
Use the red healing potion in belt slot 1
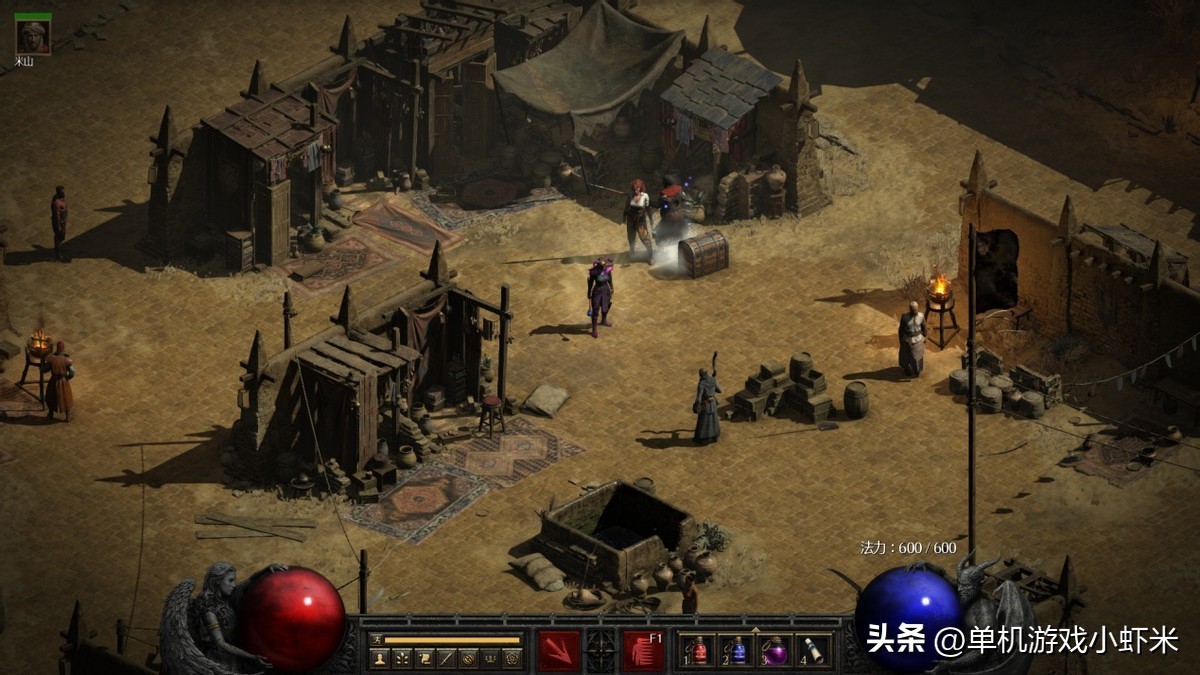pyautogui.click(x=699, y=651)
